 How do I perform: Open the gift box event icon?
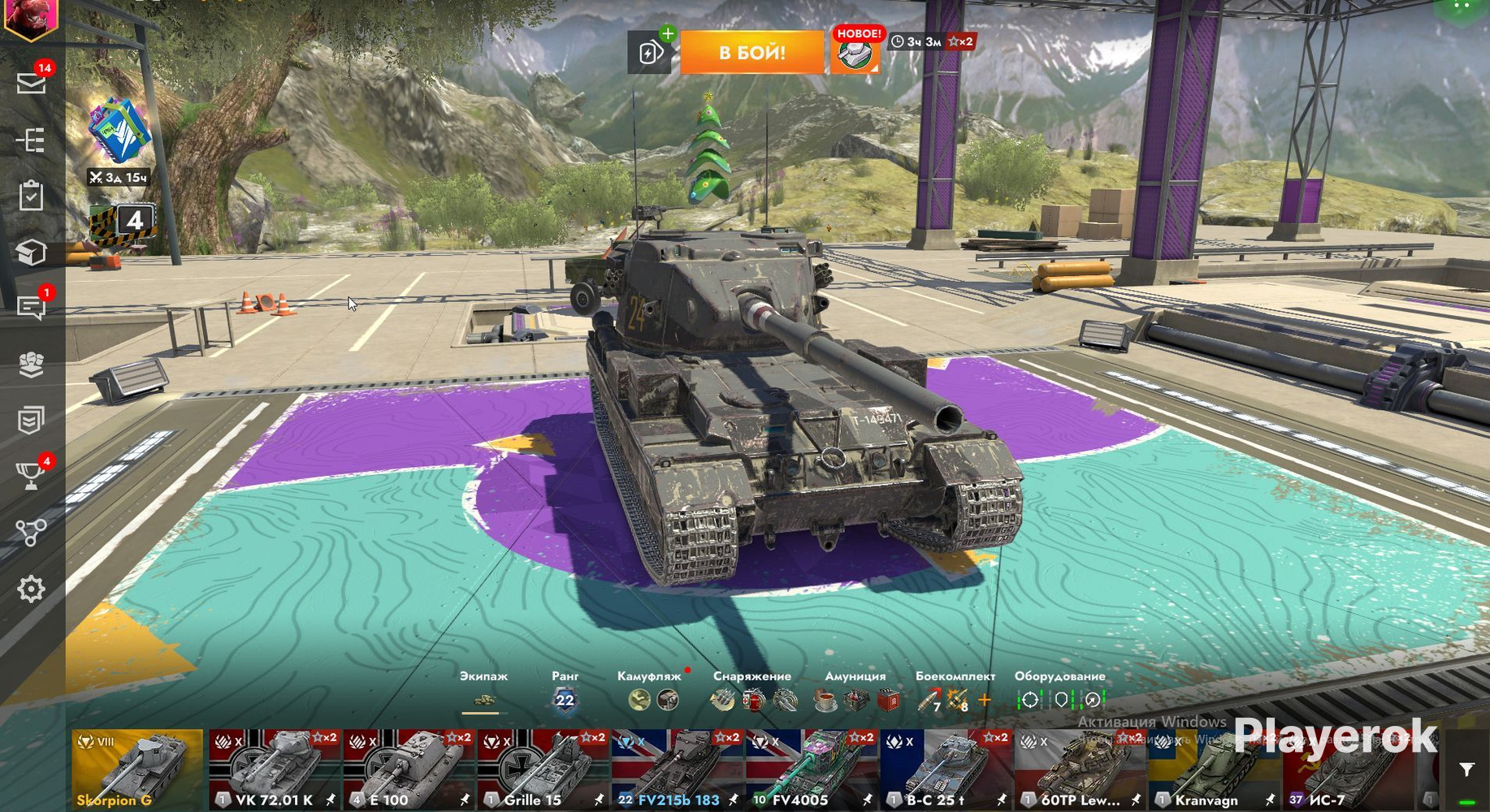(119, 132)
